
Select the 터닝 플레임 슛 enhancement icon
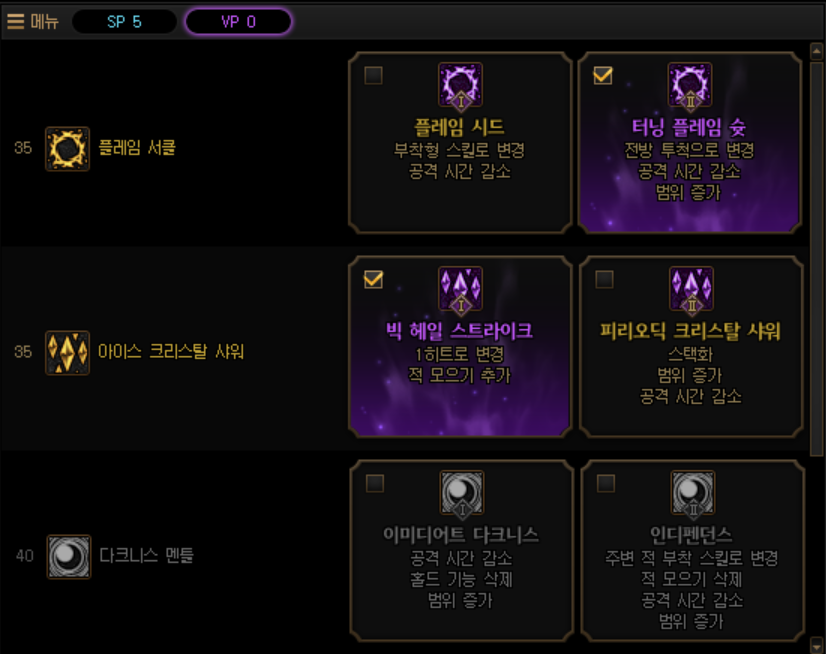pyautogui.click(x=690, y=85)
